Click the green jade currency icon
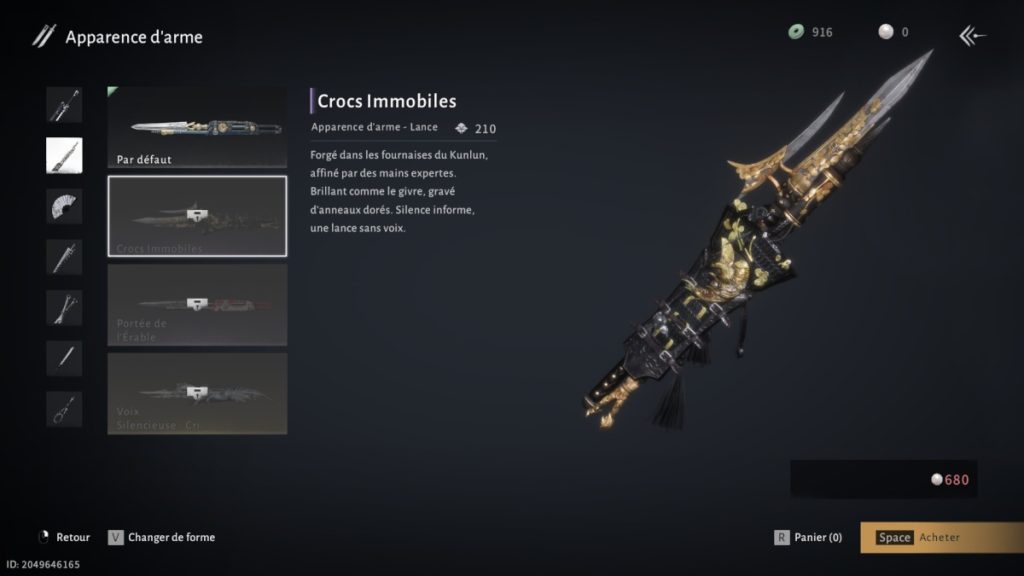This screenshot has height=576, width=1024. click(x=796, y=32)
